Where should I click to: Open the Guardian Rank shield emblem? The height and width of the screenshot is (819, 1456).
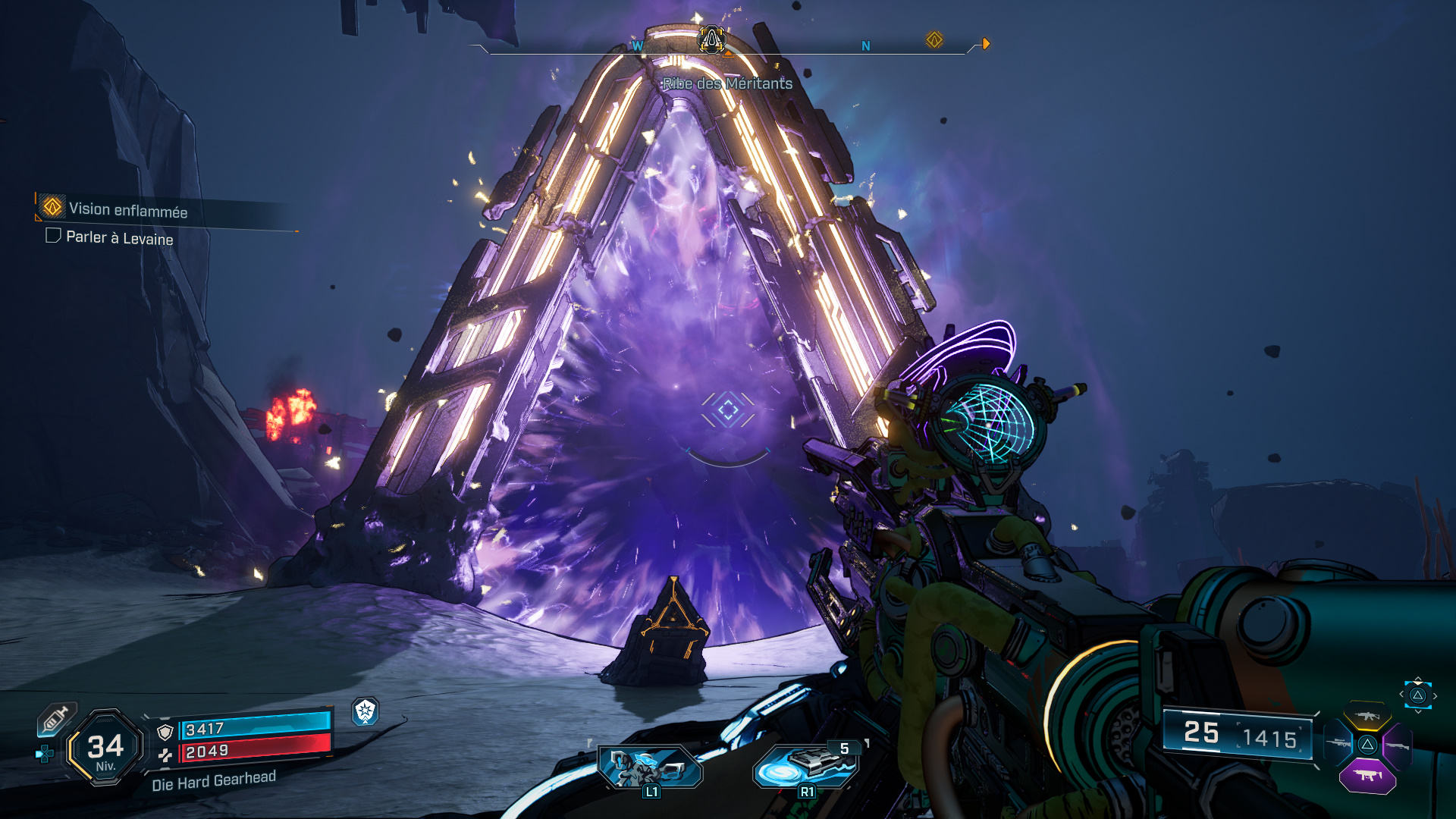[366, 711]
